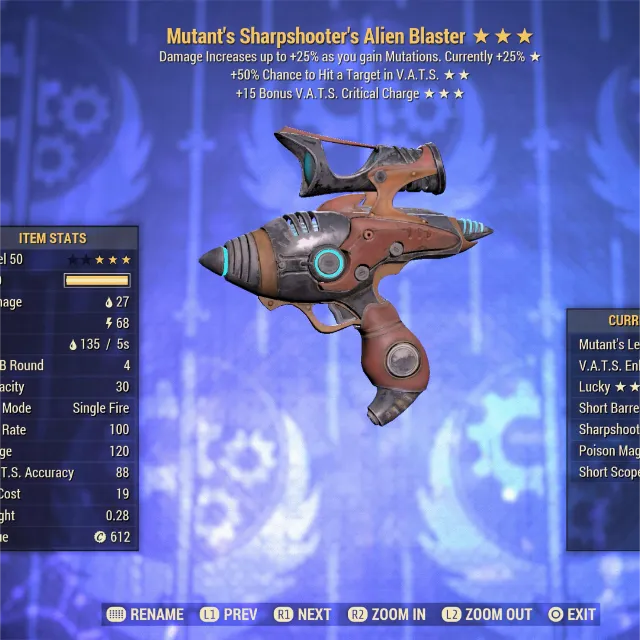The image size is (640, 640).
Task: Click EXIT to leave inspection
Action: pos(572,615)
